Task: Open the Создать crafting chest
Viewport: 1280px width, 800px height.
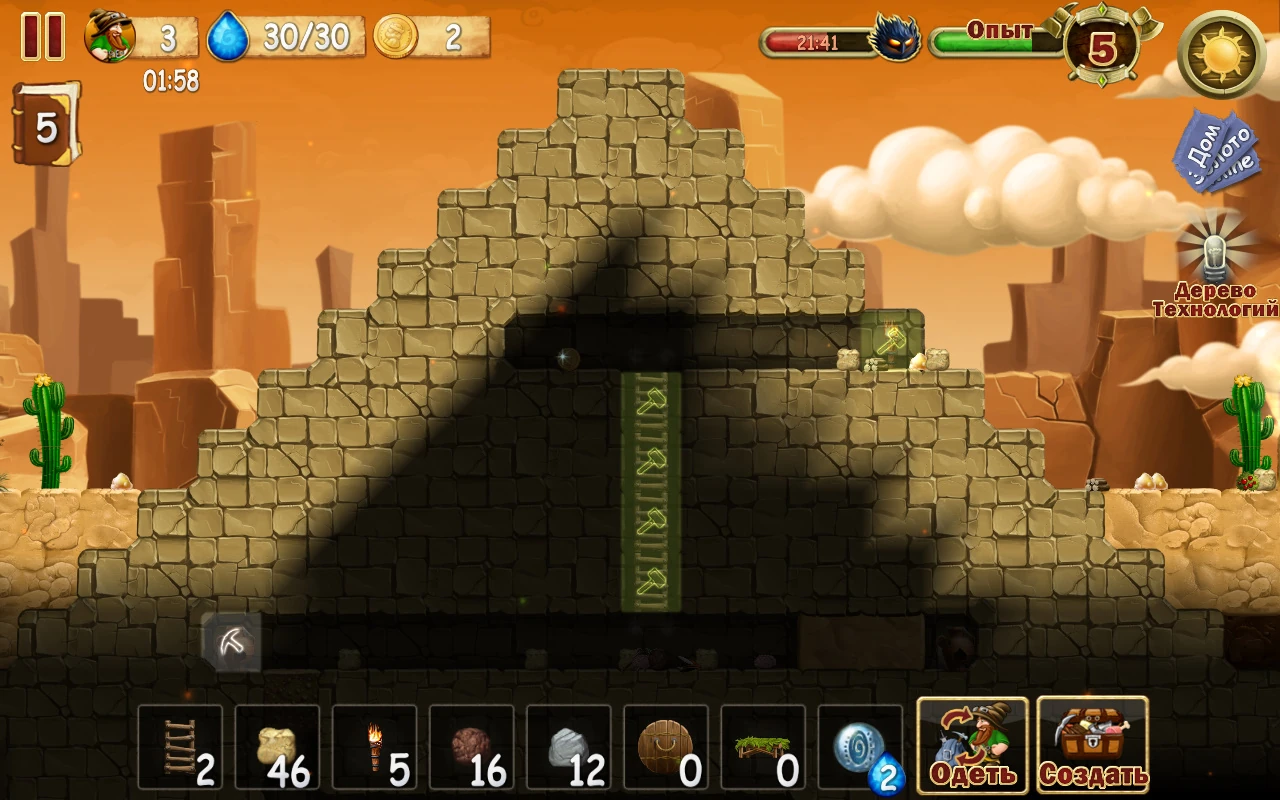Action: 1092,746
